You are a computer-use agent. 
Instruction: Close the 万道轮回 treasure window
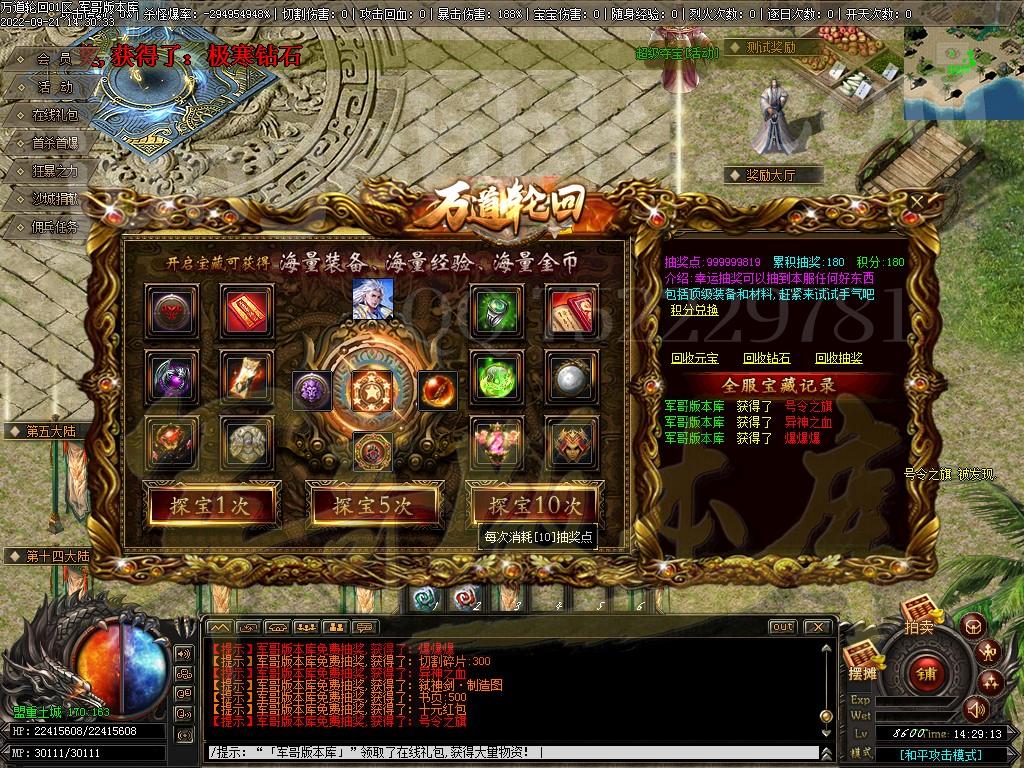(918, 202)
